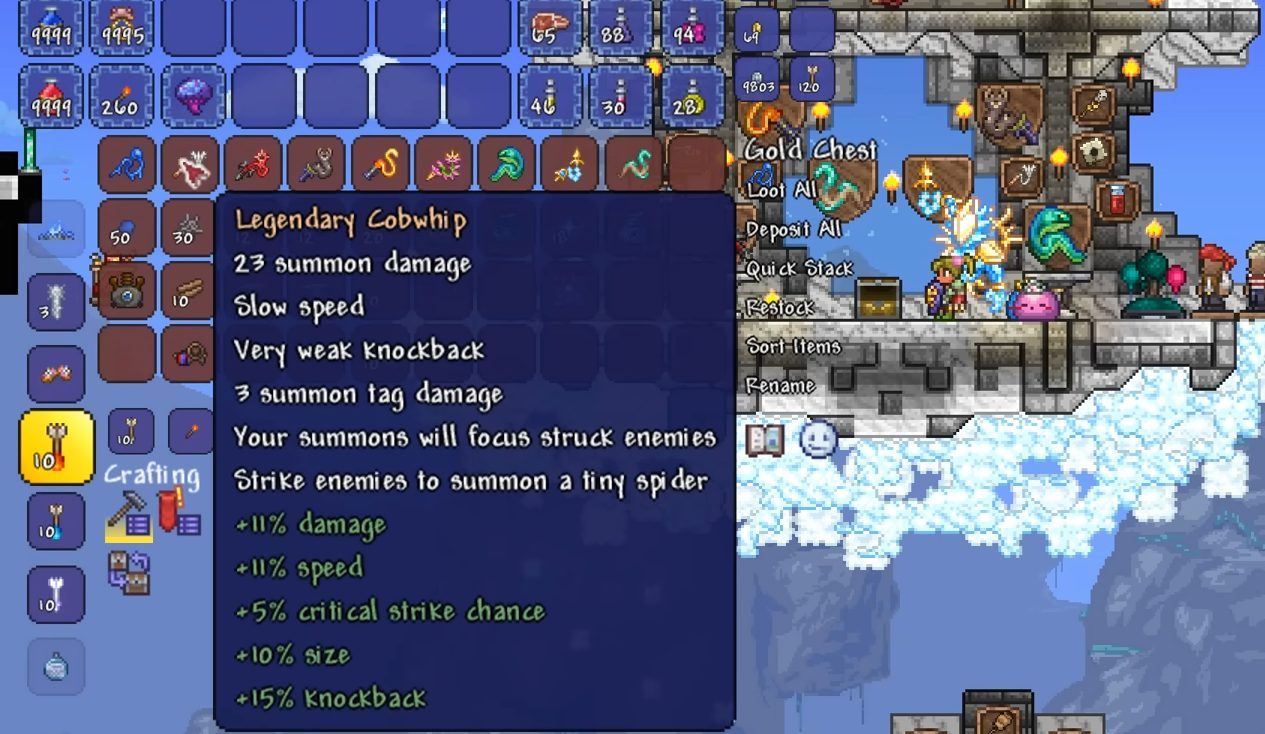This screenshot has width=1265, height=734.
Task: Click the red banner list icon
Action: [x=180, y=511]
